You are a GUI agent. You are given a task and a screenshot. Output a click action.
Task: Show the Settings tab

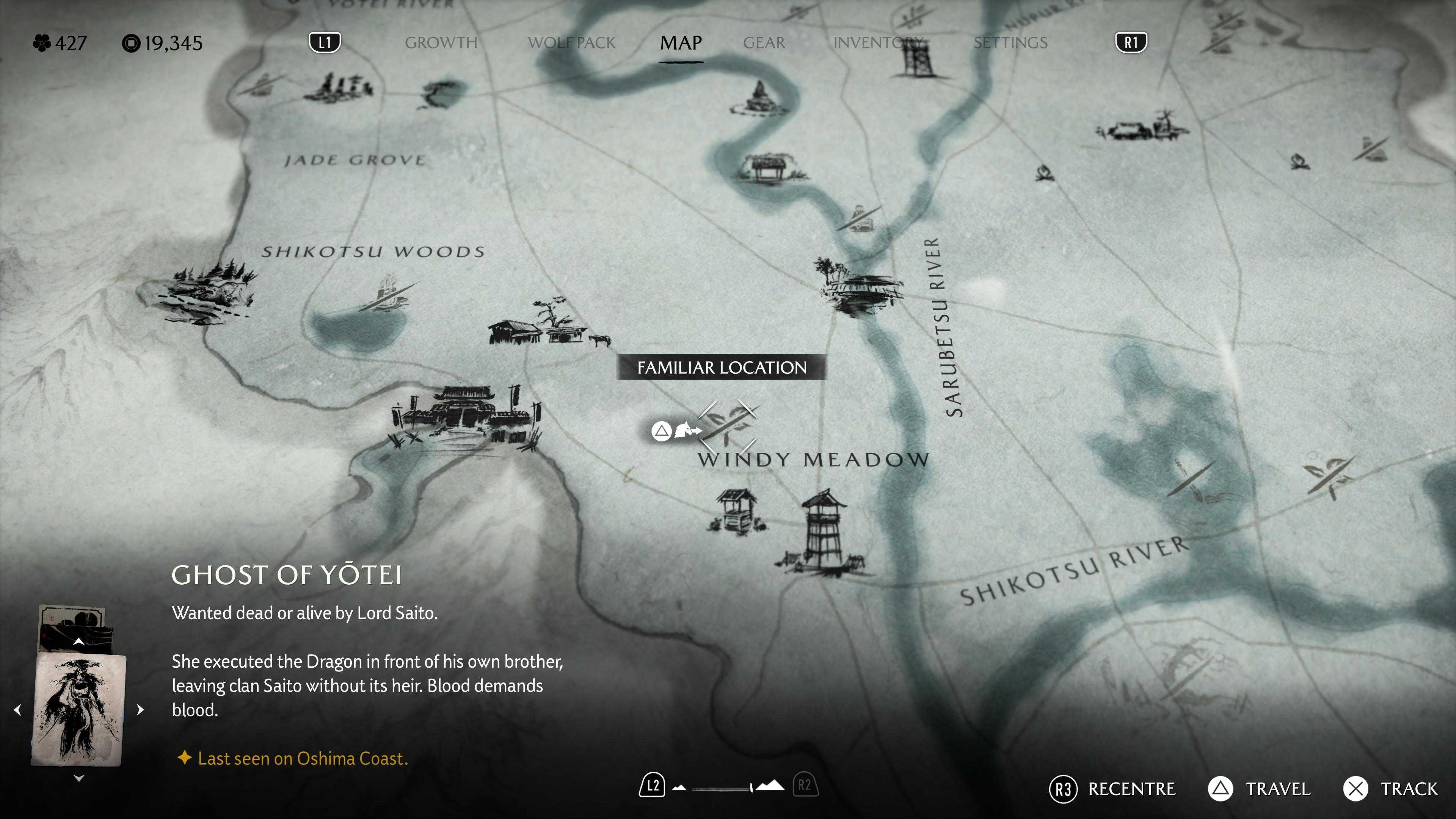click(x=1010, y=43)
